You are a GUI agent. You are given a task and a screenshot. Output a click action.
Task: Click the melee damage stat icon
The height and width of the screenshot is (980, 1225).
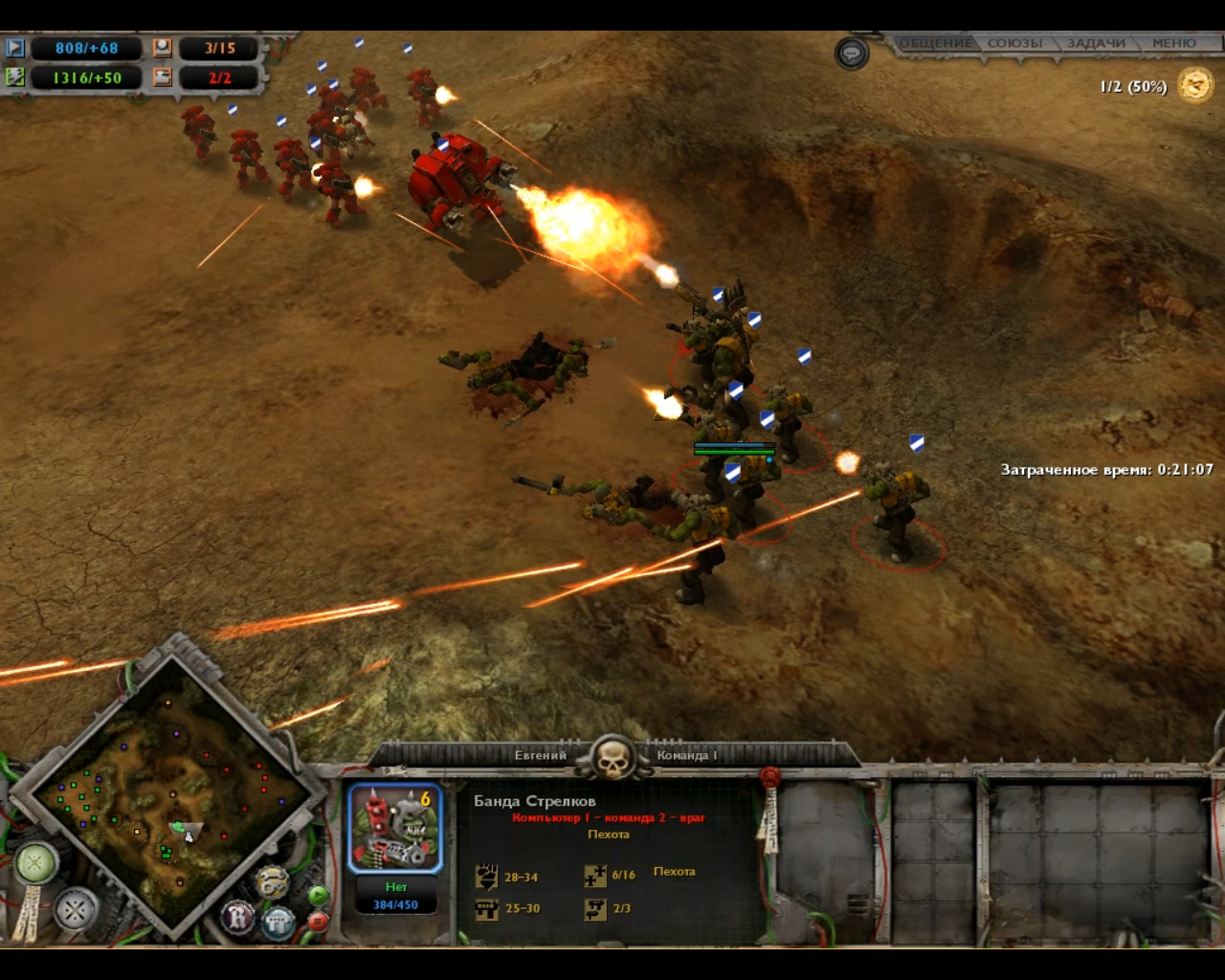point(486,876)
